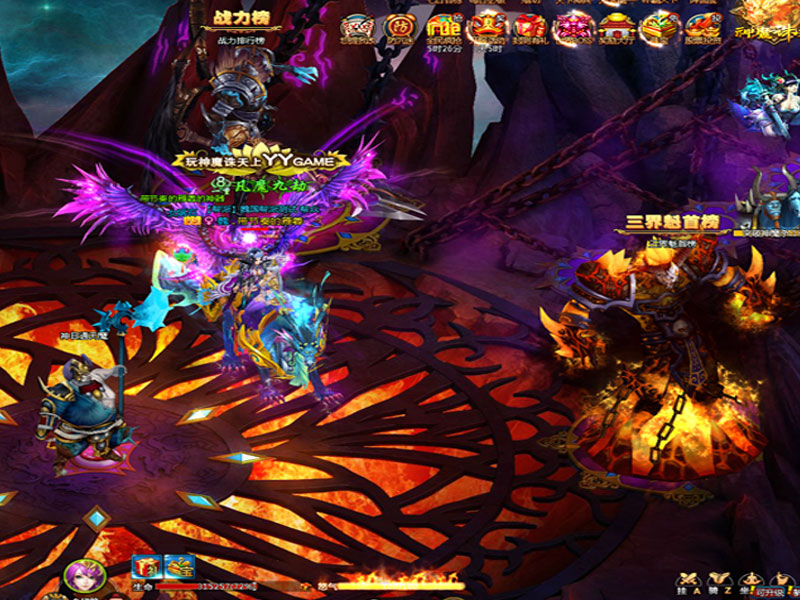The image size is (800, 600).
Task: Open the golden icon with the 5时26分 timer
Action: pyautogui.click(x=441, y=27)
